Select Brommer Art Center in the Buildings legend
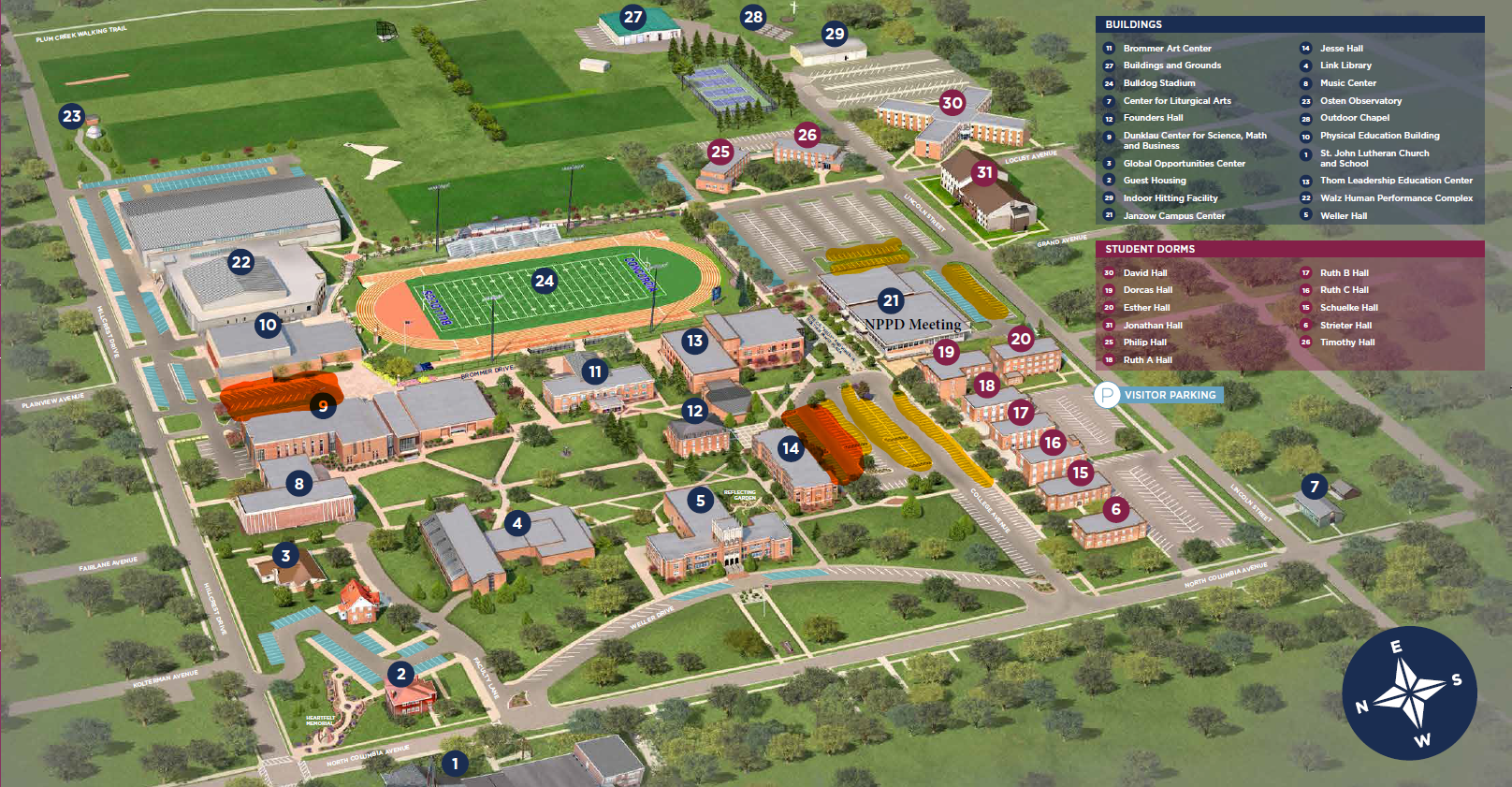 (1167, 49)
